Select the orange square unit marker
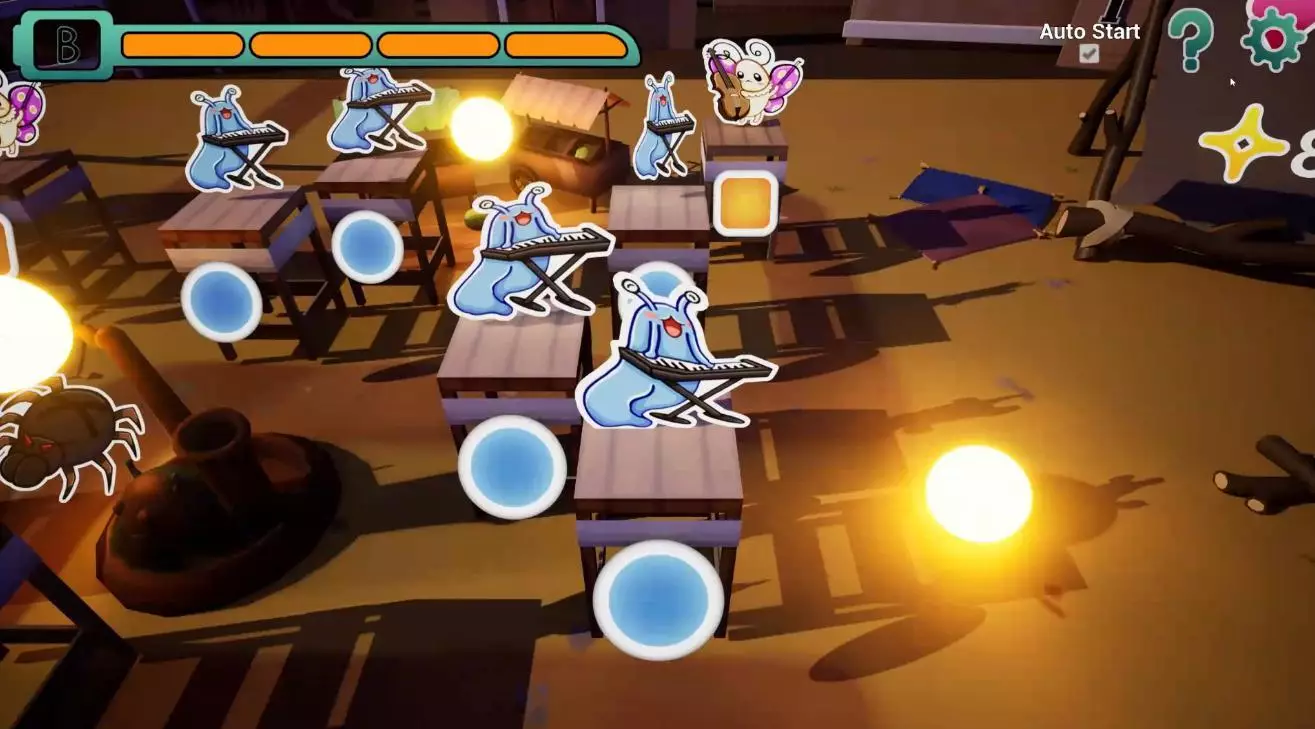1315x729 pixels. 745,204
